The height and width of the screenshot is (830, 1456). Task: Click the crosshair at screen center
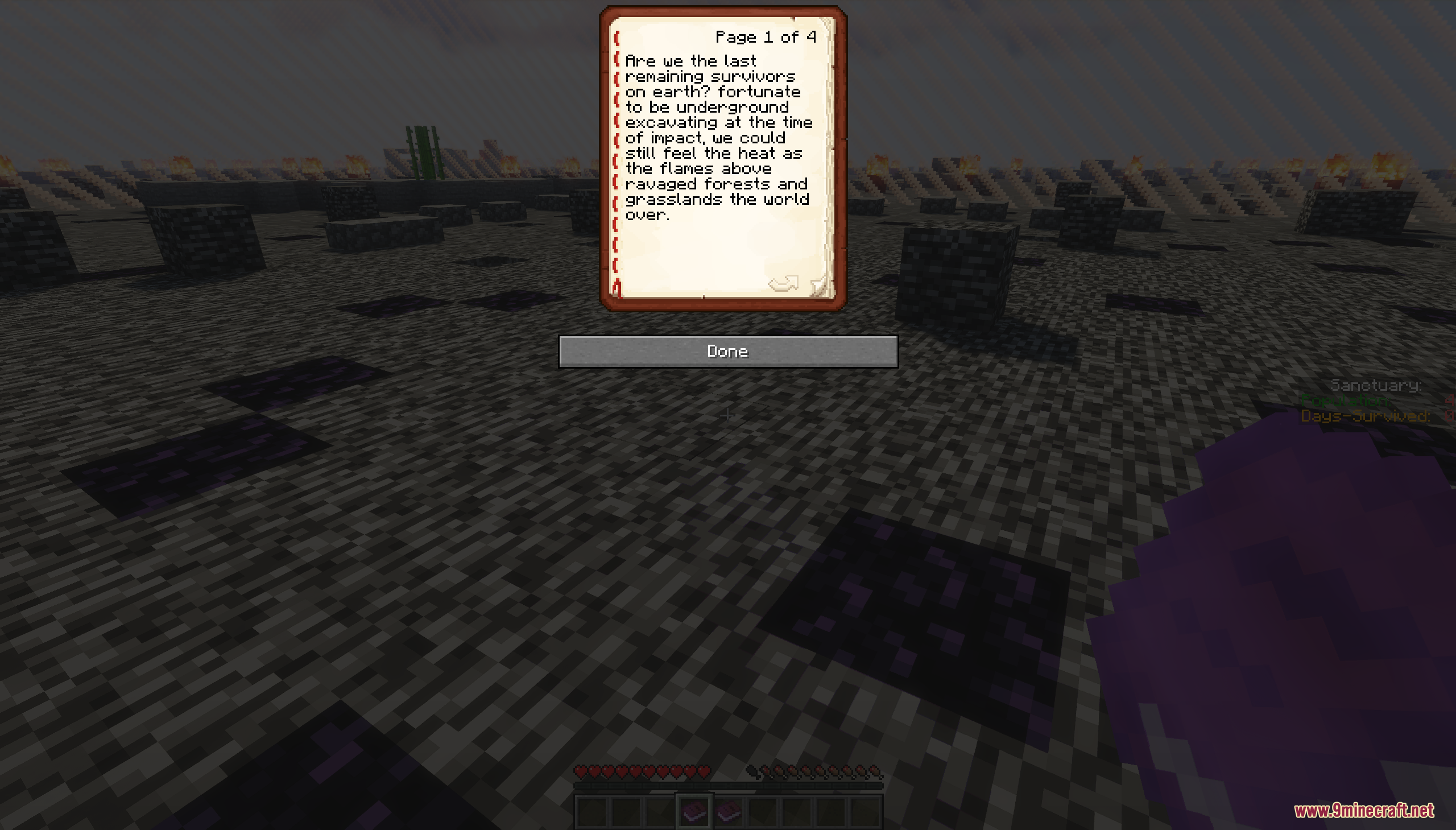click(x=727, y=415)
